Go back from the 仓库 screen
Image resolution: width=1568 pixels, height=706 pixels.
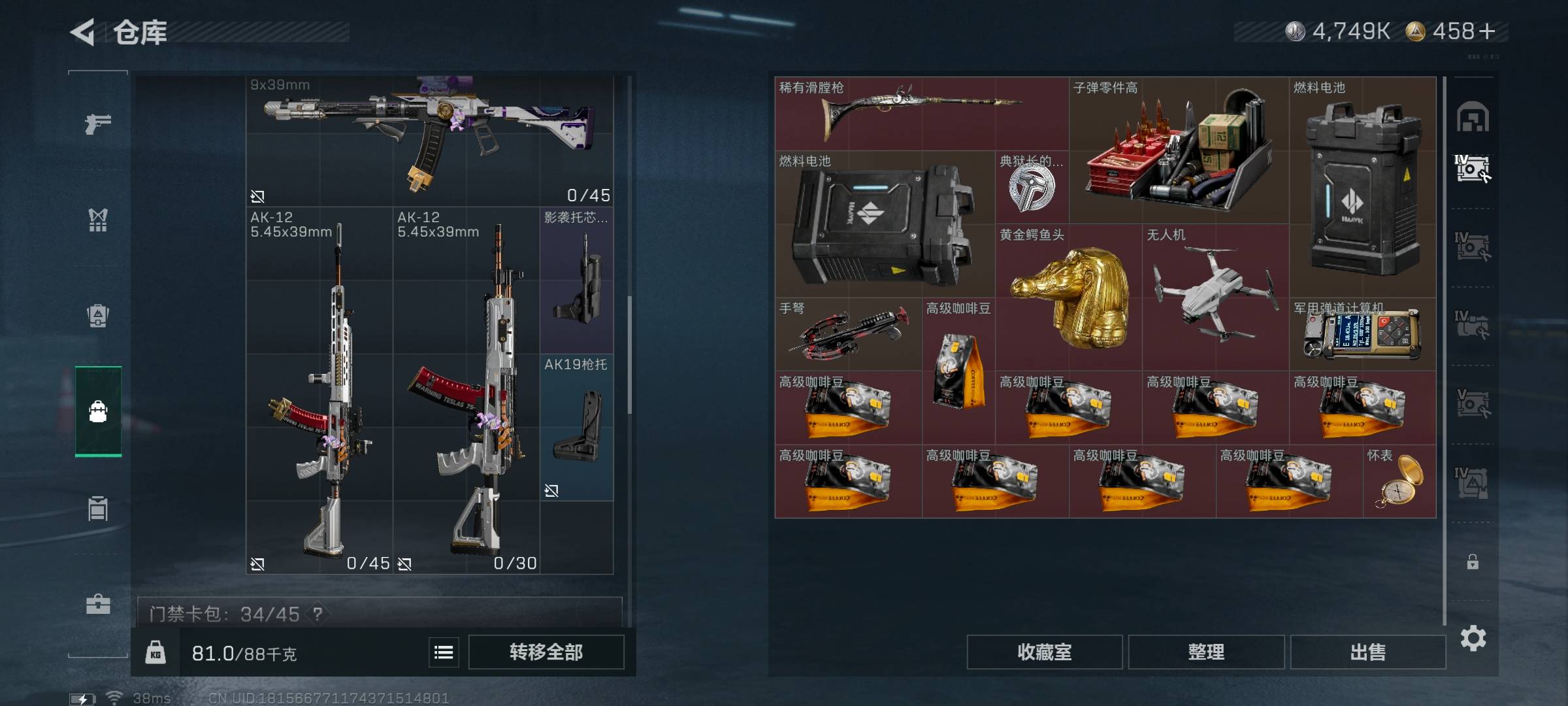83,32
